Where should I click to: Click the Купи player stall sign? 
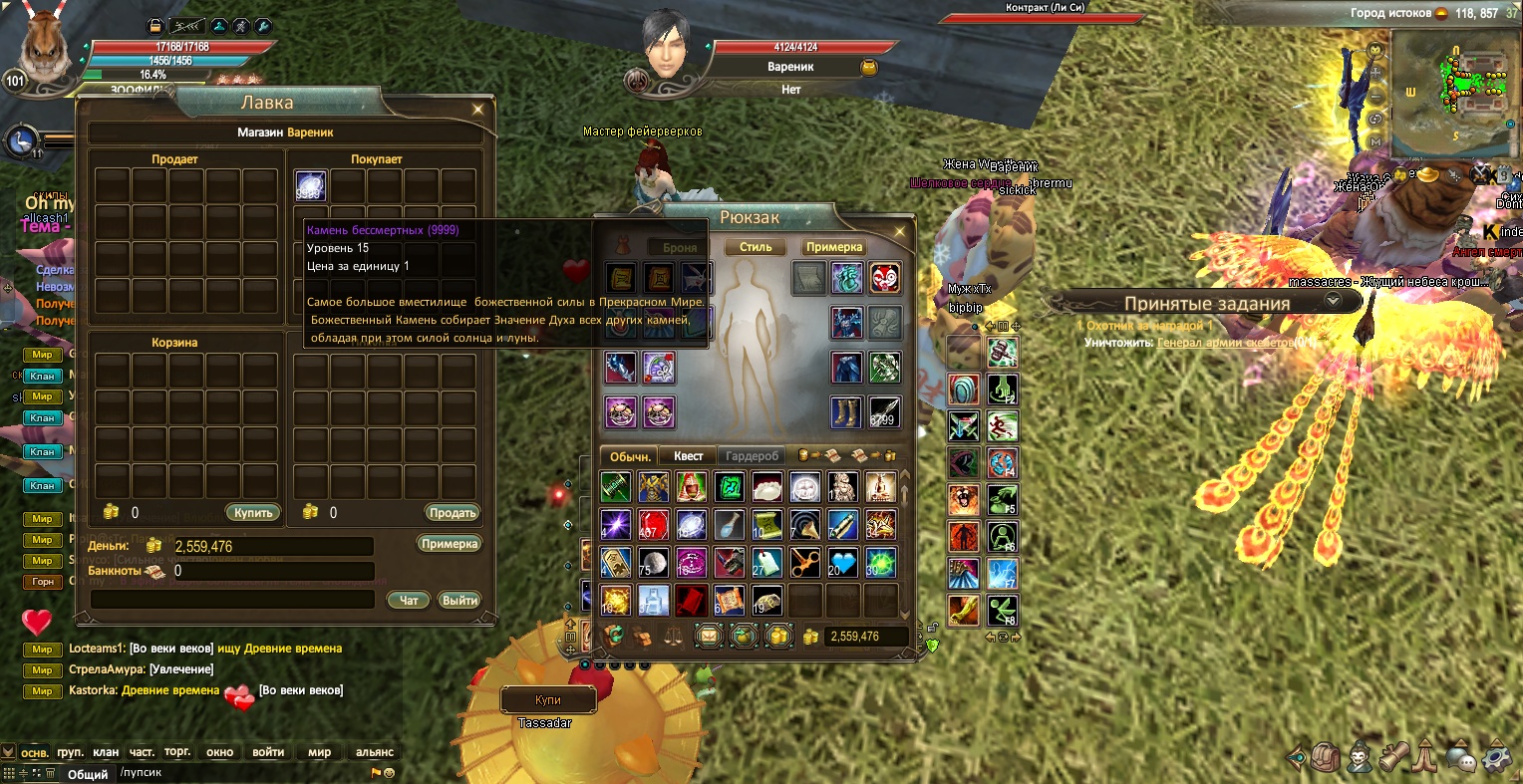[548, 700]
